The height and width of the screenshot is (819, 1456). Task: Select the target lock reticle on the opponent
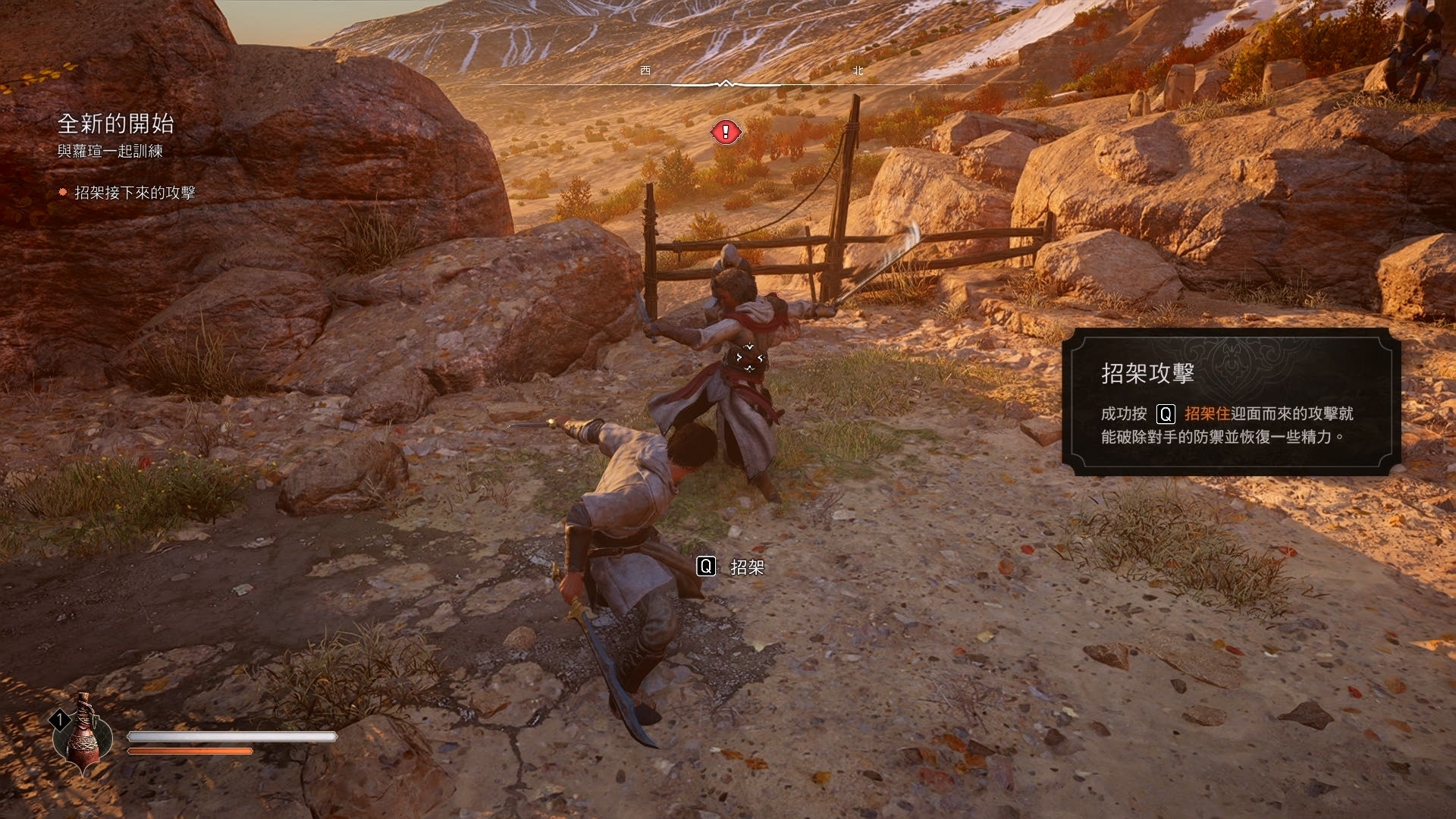pos(749,357)
